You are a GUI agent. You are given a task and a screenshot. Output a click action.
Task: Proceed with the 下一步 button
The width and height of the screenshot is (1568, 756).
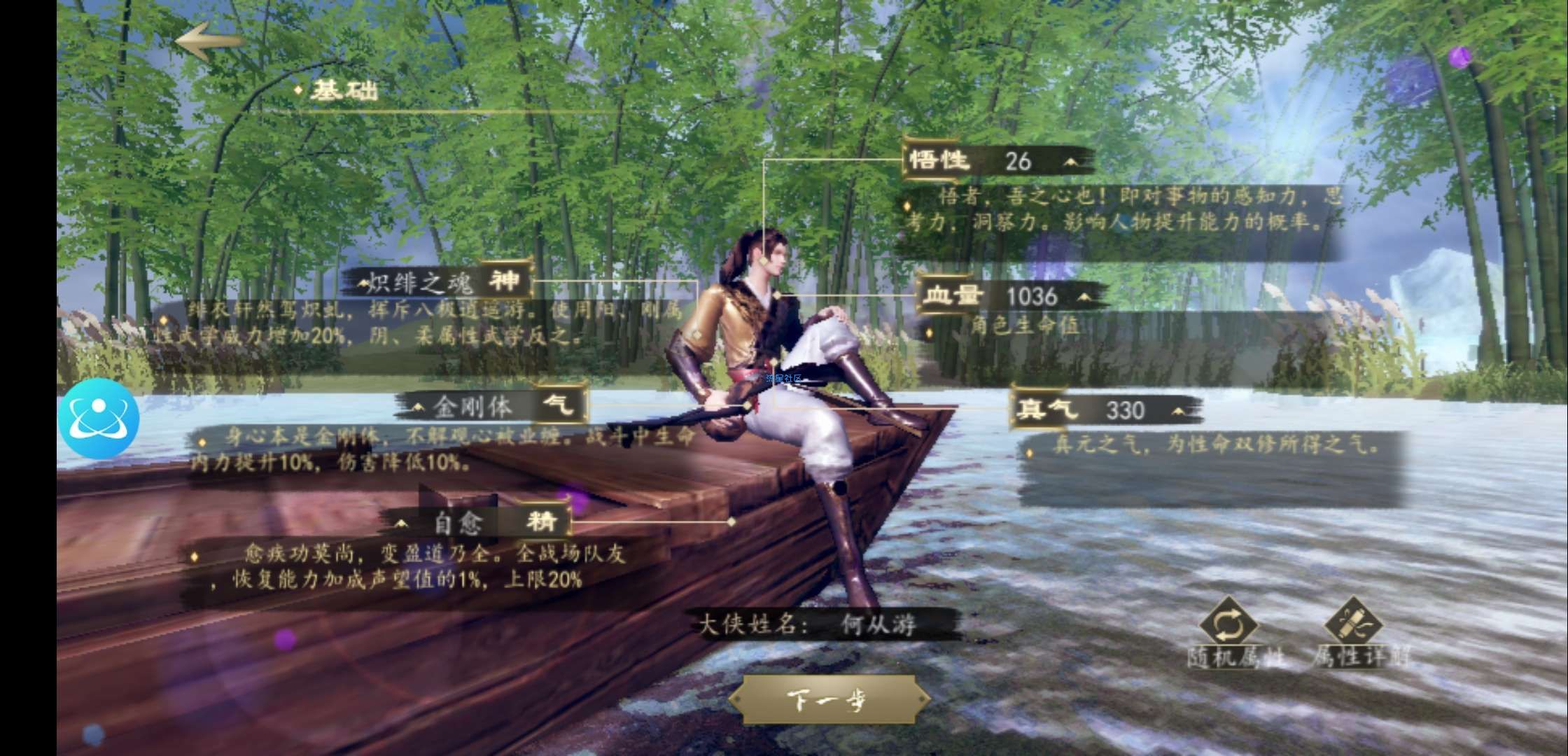(829, 699)
